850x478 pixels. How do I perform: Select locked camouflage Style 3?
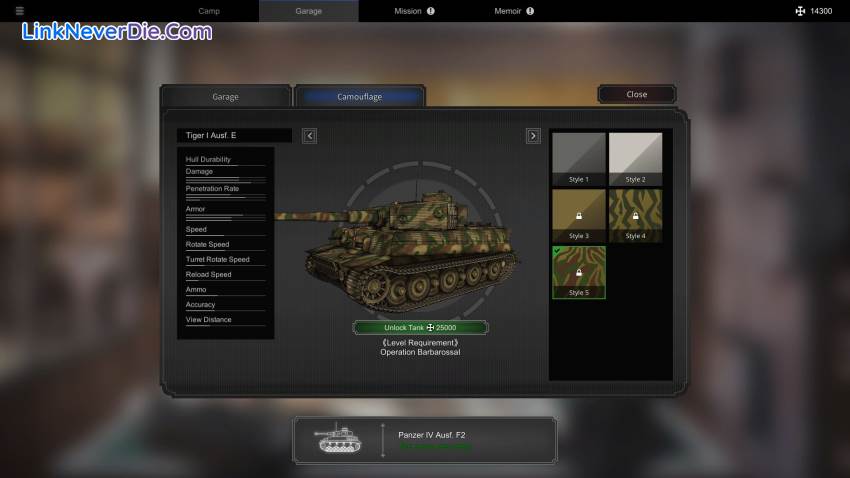[579, 215]
